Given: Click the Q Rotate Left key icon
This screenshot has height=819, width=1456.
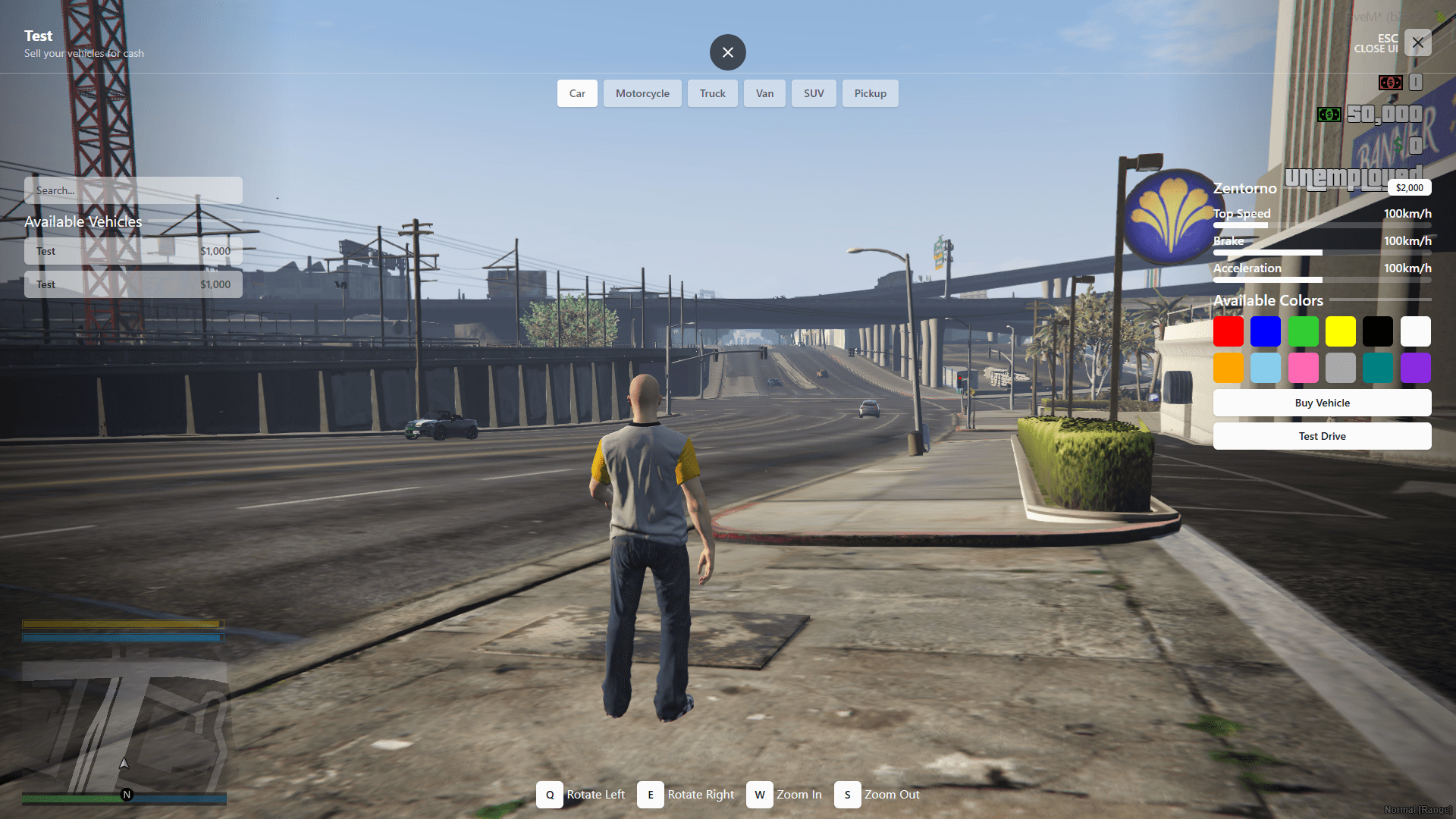Looking at the screenshot, I should (x=550, y=795).
